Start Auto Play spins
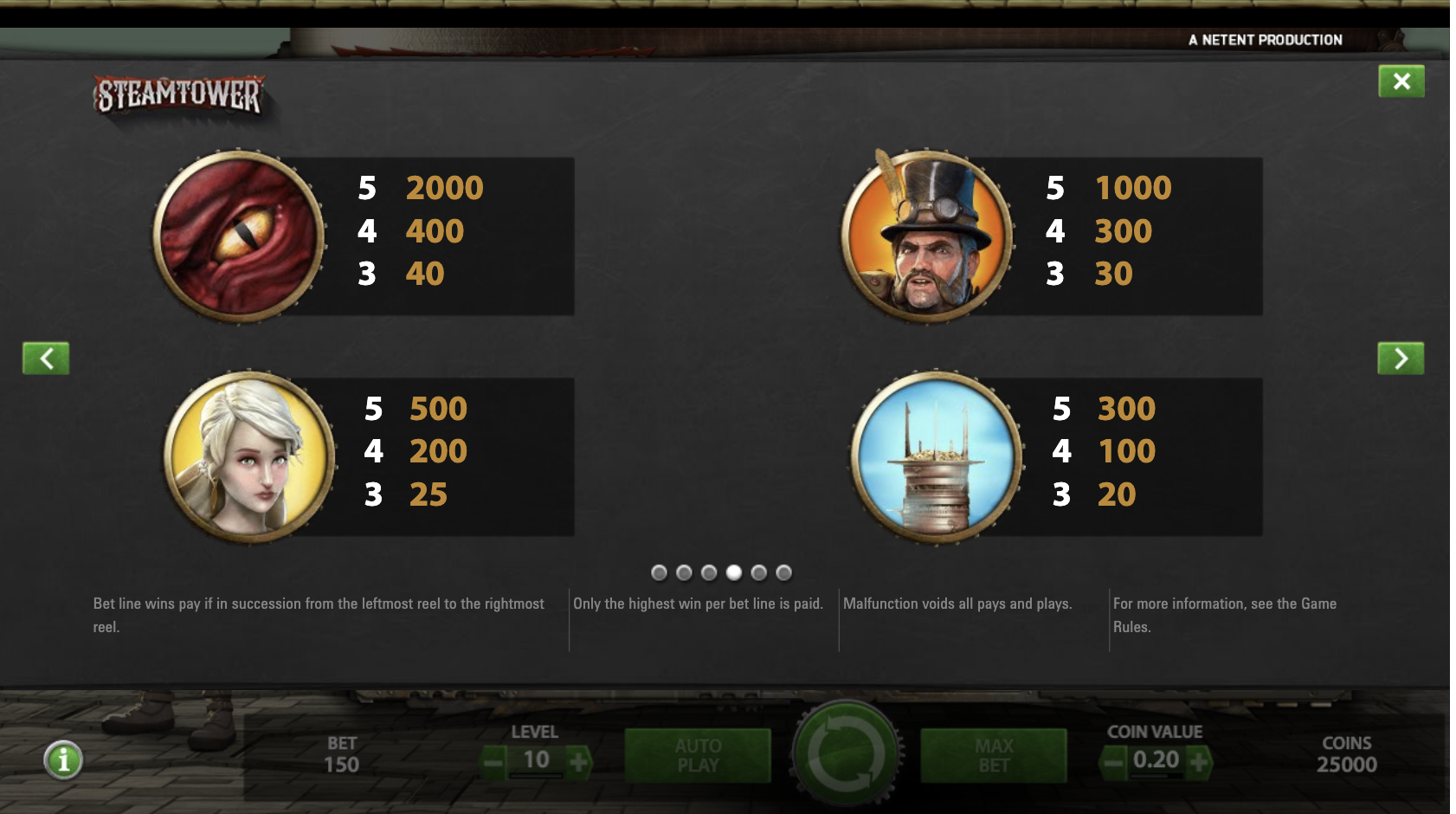This screenshot has width=1456, height=814. pos(699,754)
